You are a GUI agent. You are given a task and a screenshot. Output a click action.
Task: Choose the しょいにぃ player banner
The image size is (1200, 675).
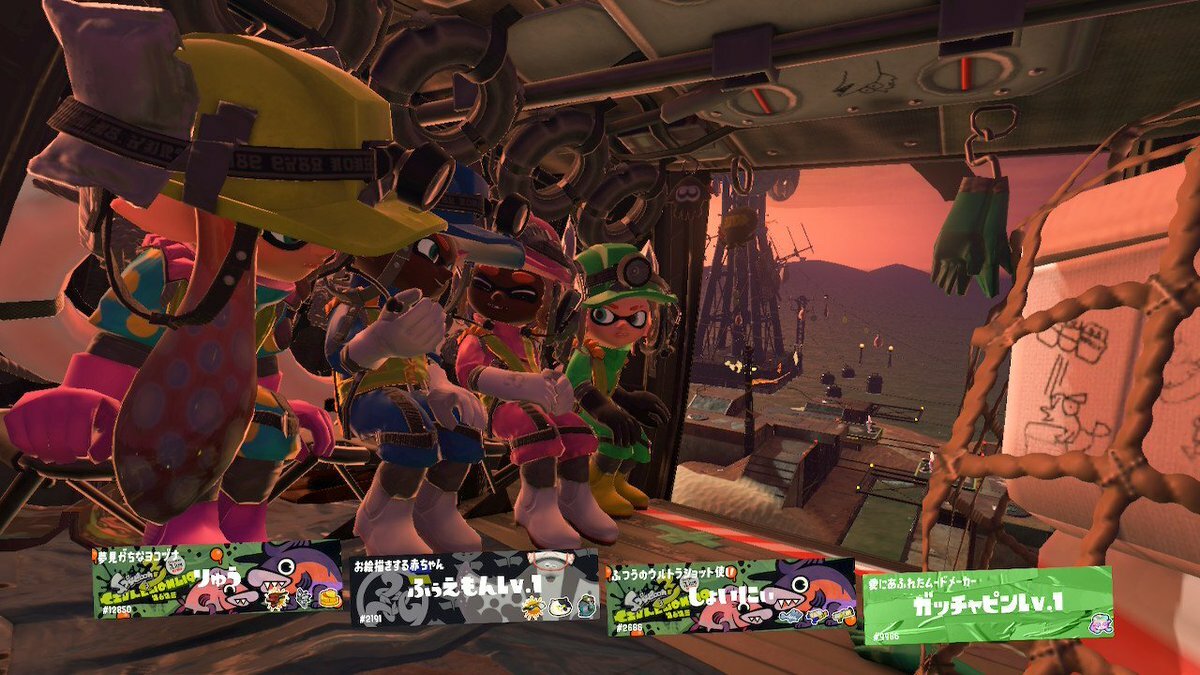pos(730,596)
